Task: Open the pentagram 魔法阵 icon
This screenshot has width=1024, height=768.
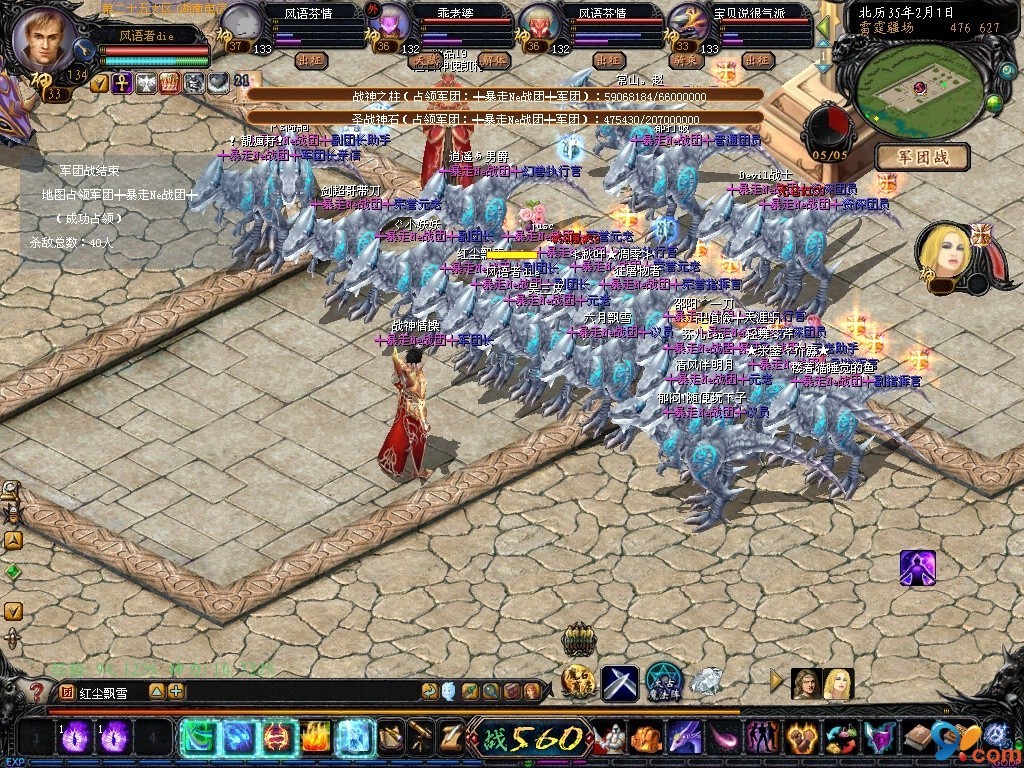Action: tap(663, 681)
